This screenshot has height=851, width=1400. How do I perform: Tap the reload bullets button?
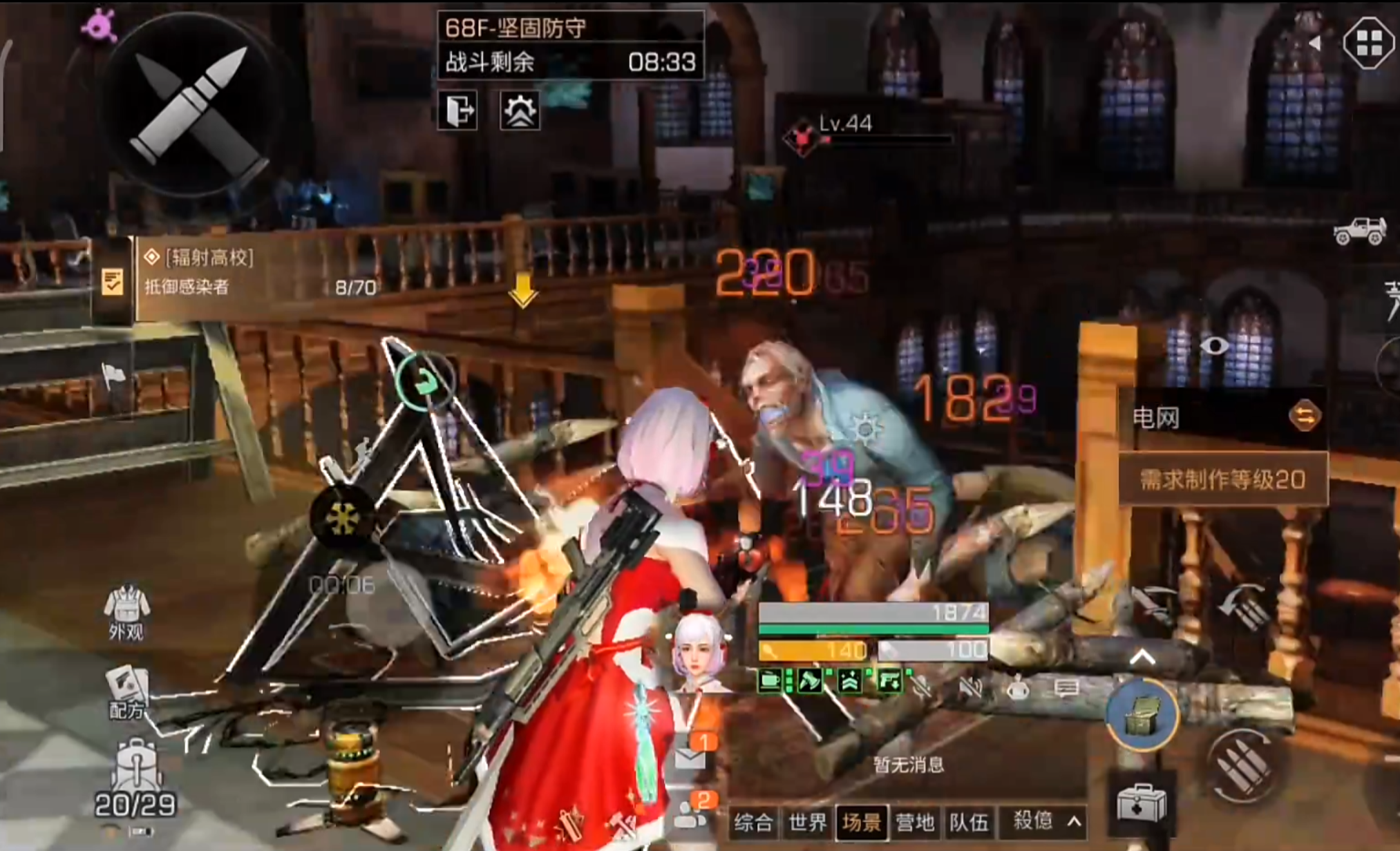pos(1242,765)
